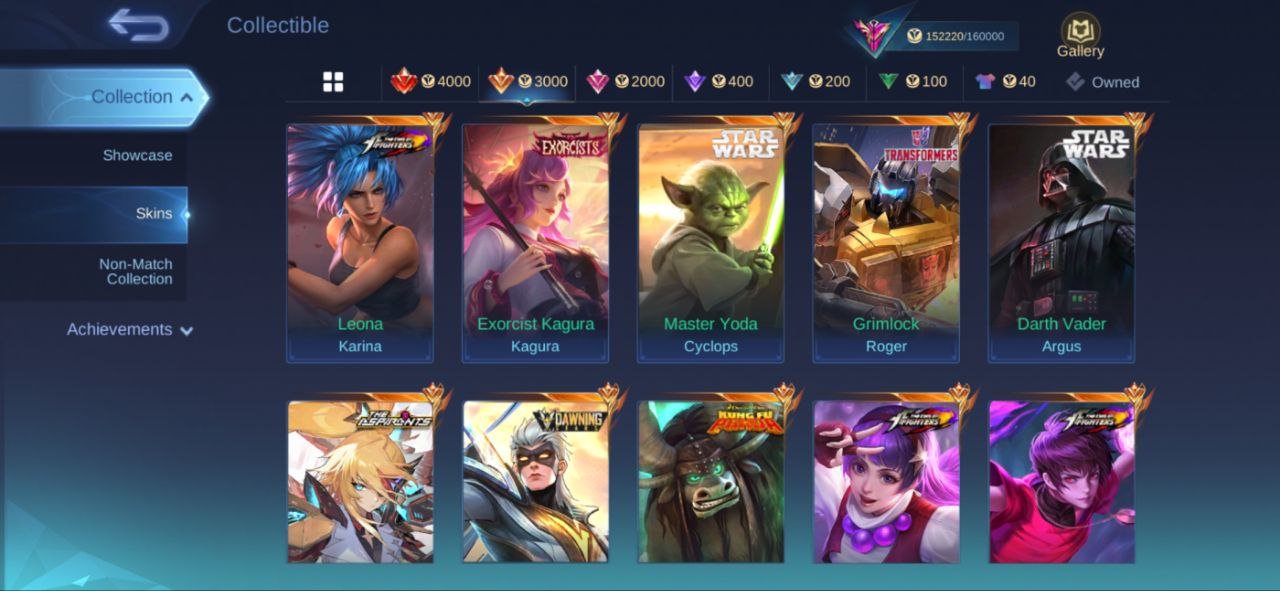Select the Skins menu entry

coord(153,213)
